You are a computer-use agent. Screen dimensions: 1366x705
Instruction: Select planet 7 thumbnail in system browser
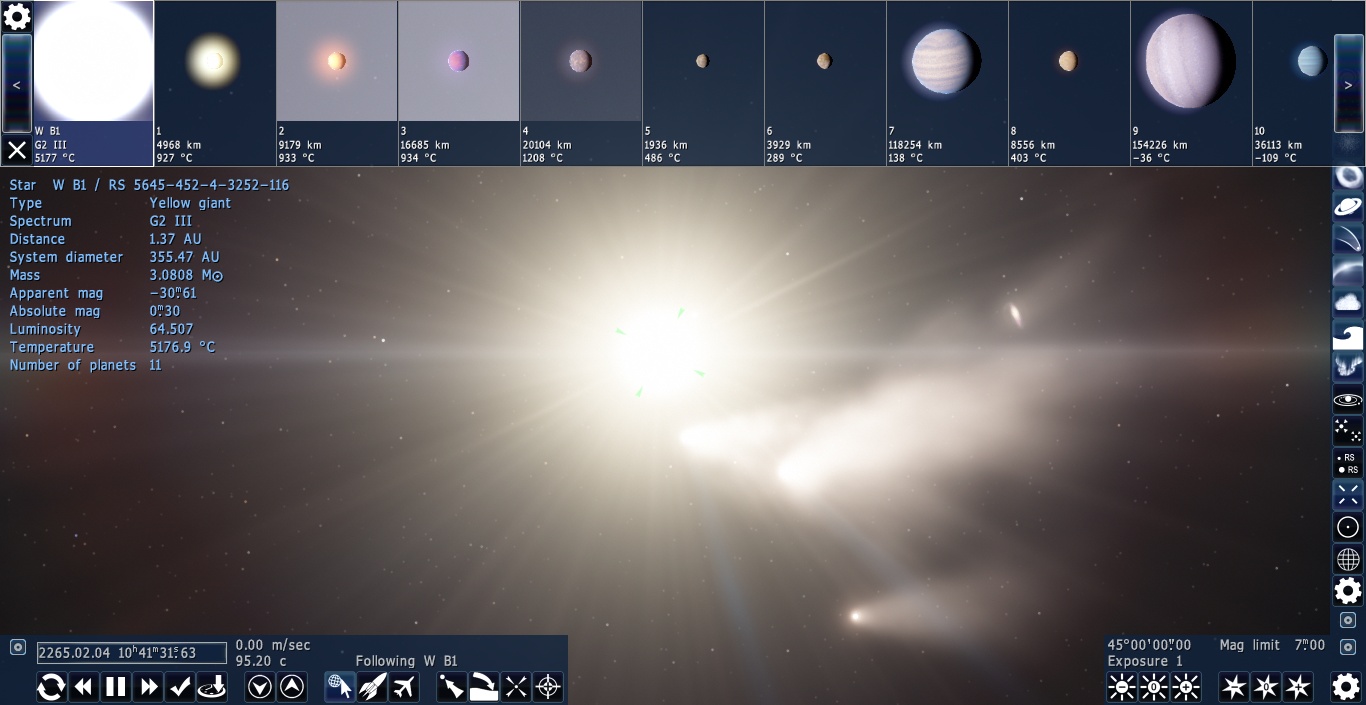click(x=946, y=61)
